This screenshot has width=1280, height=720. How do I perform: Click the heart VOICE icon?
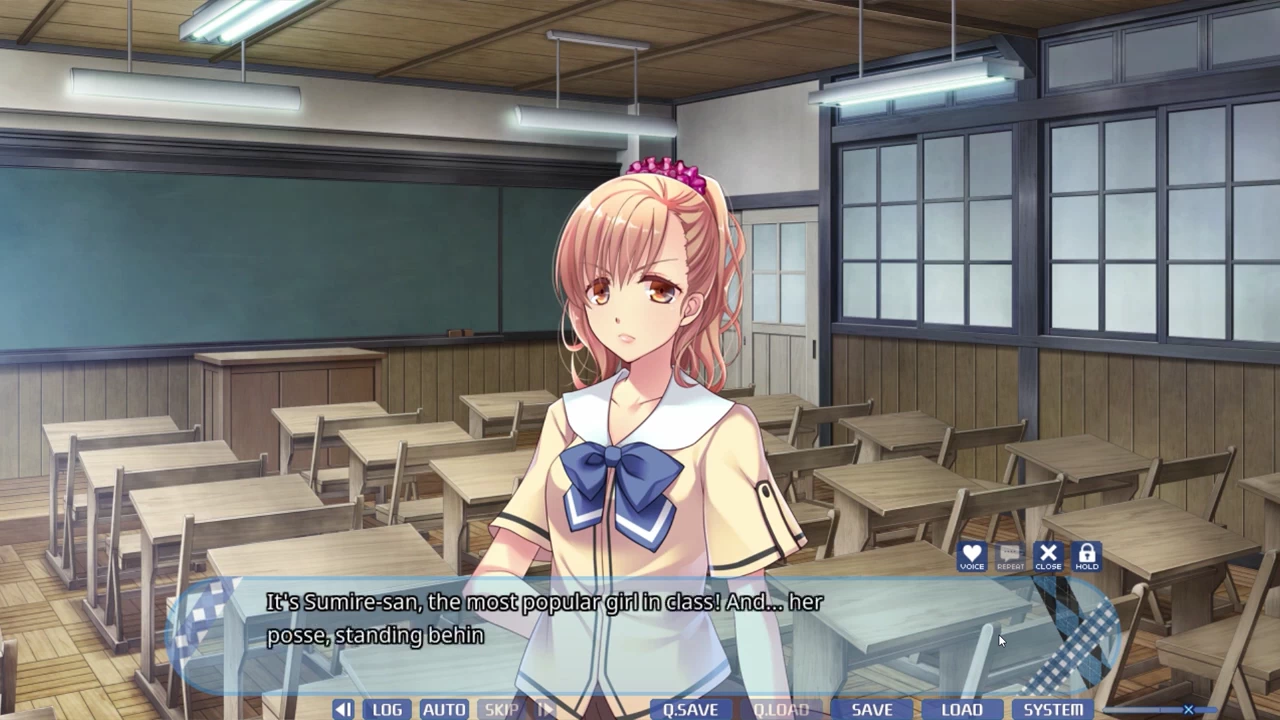[972, 557]
